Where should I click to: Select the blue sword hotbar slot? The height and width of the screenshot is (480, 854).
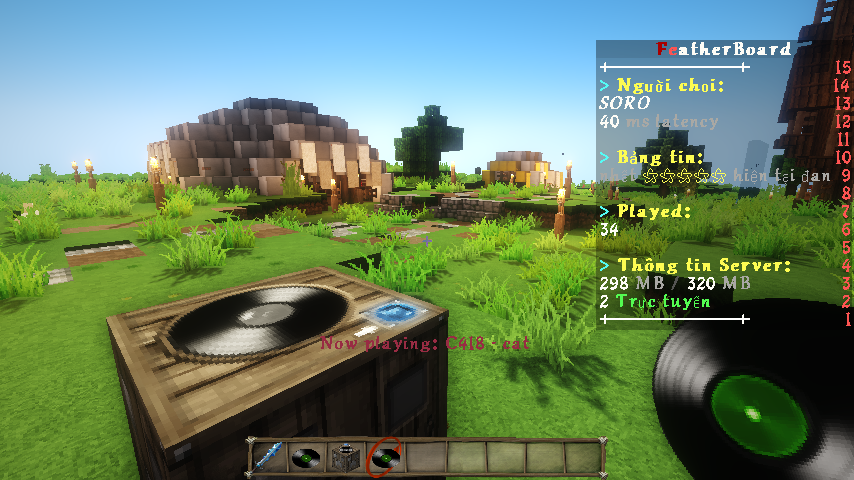coord(268,459)
